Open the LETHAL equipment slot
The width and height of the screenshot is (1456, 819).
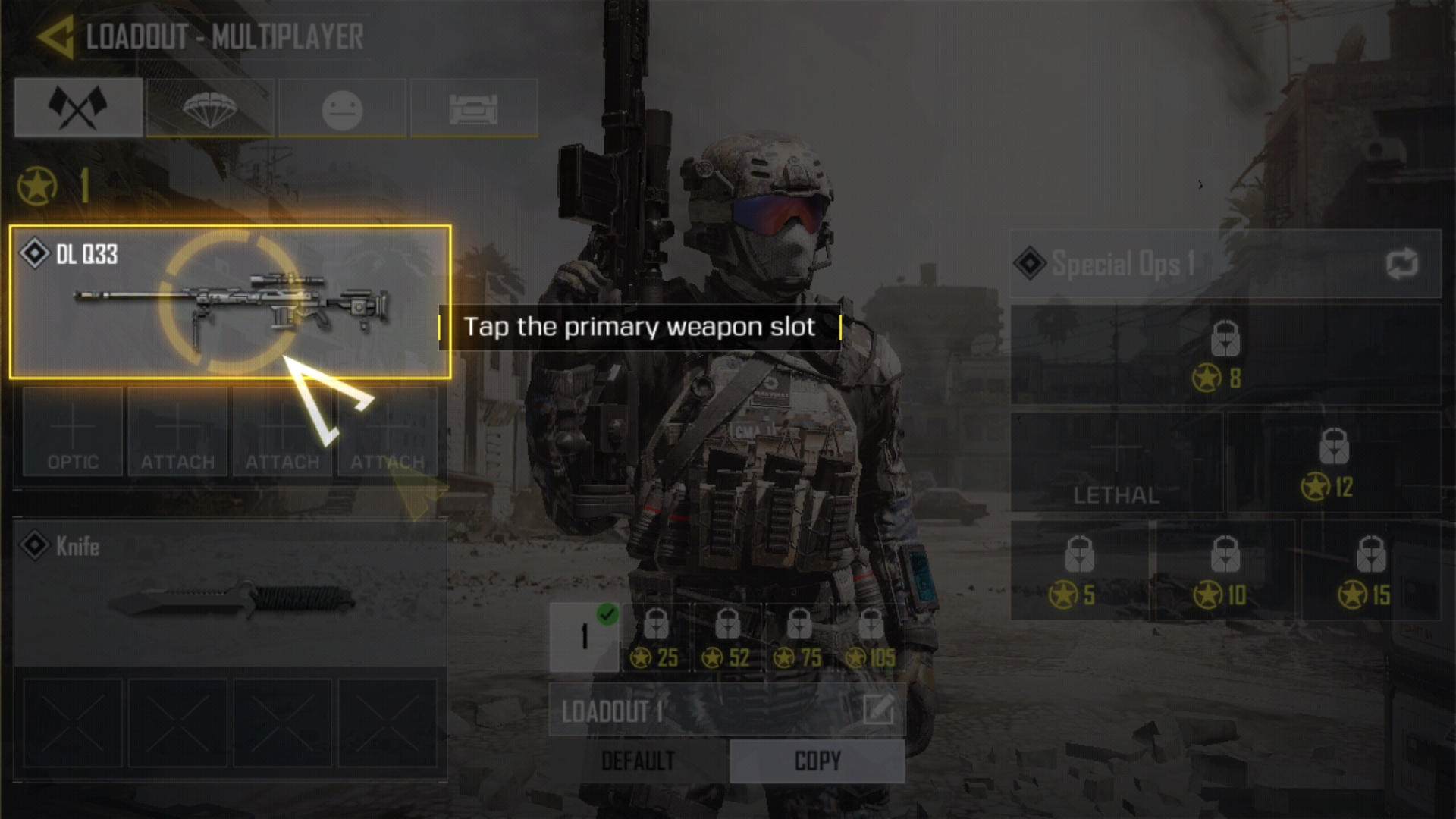click(1116, 463)
